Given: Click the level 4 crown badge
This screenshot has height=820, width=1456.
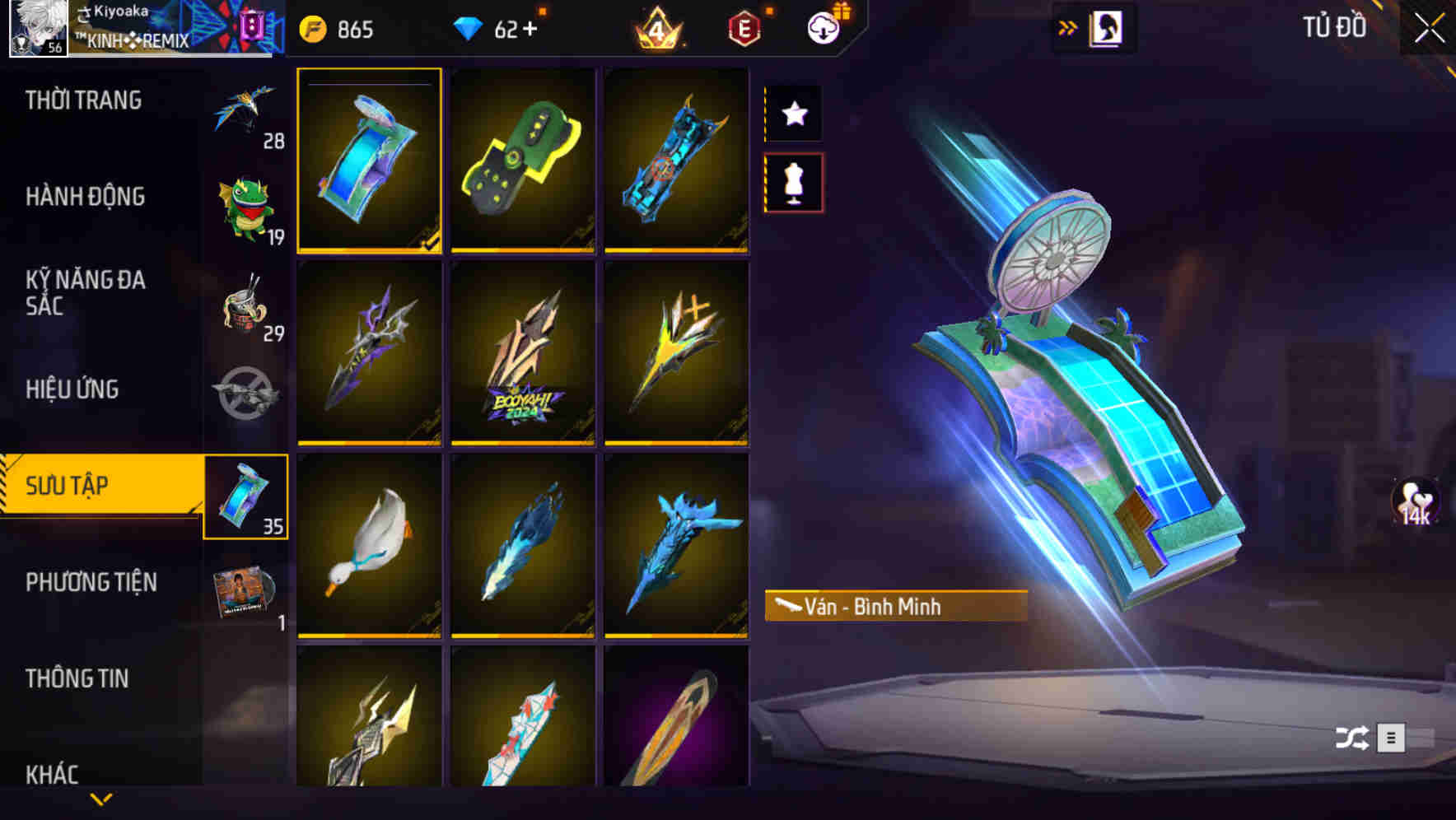Looking at the screenshot, I should (659, 29).
